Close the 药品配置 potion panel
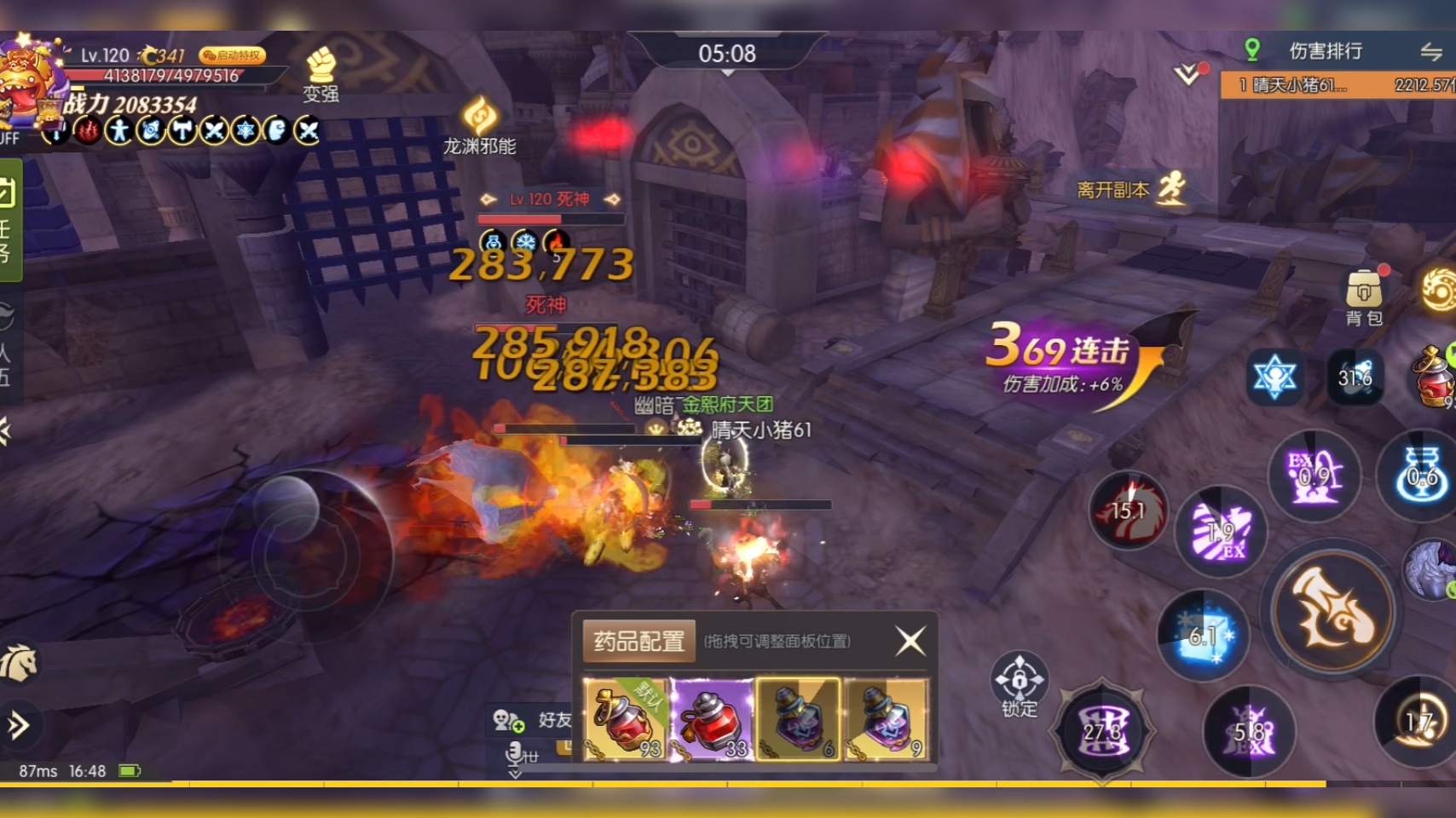The image size is (1456, 818). coord(910,640)
